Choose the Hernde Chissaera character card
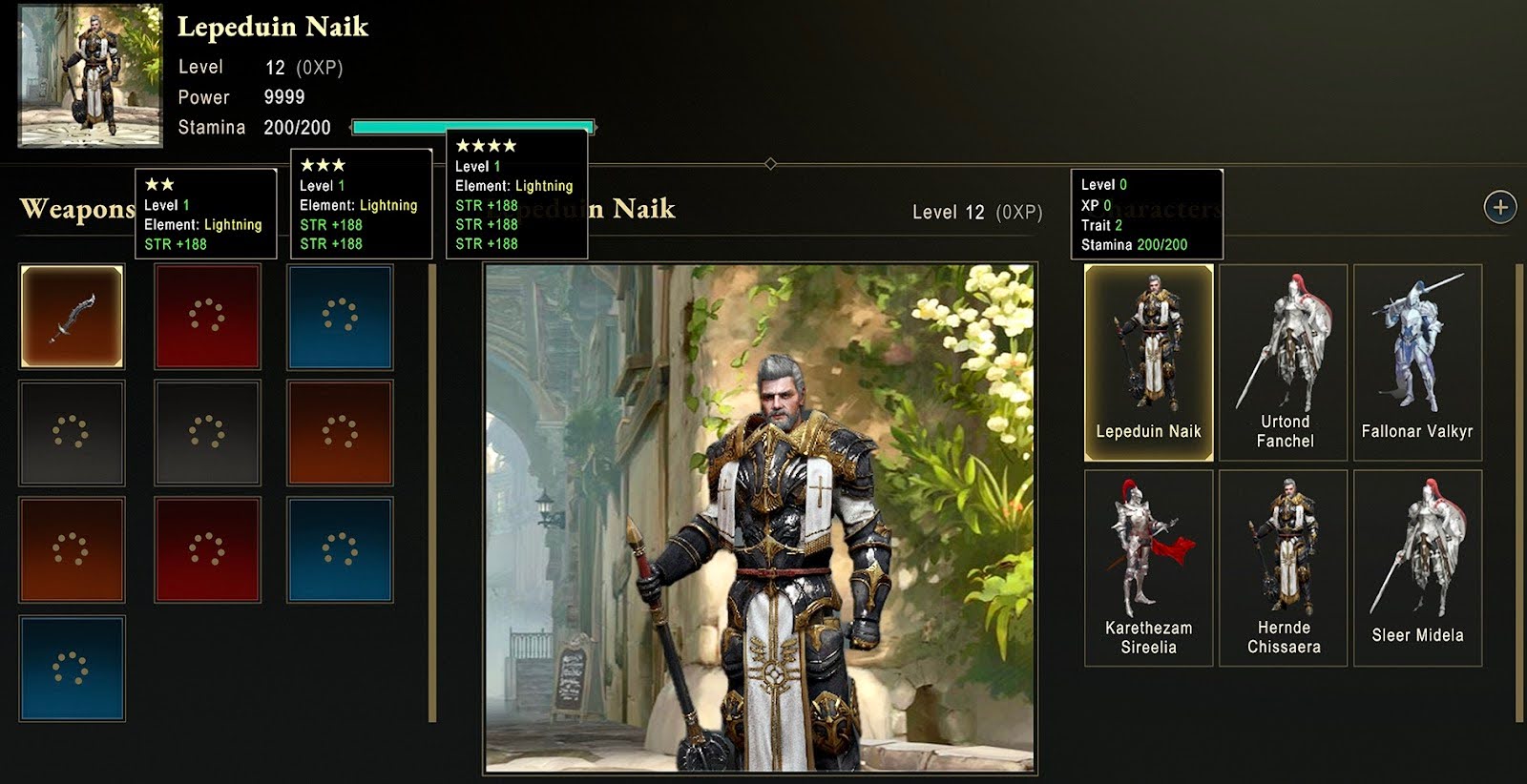 click(1284, 567)
